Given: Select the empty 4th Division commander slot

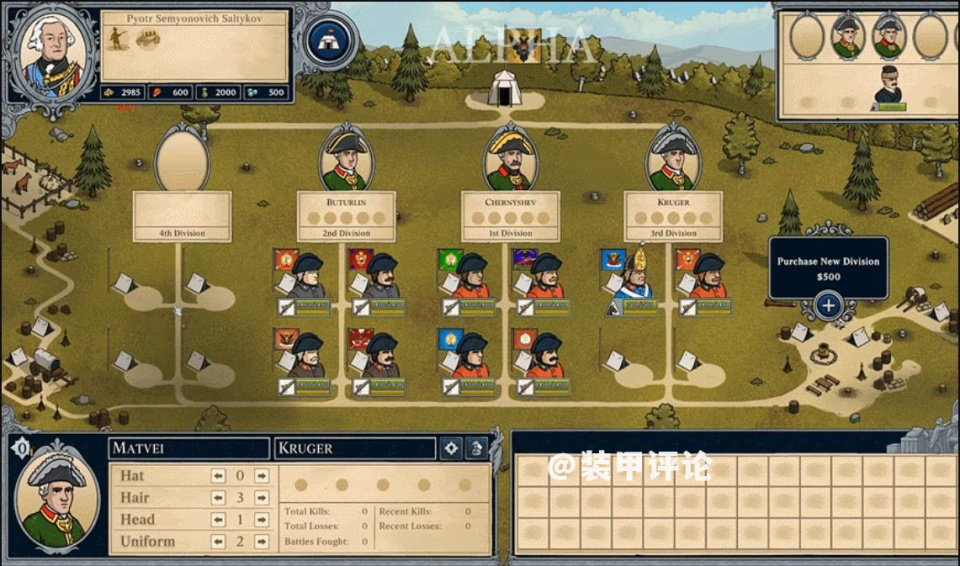Looking at the screenshot, I should tap(182, 160).
